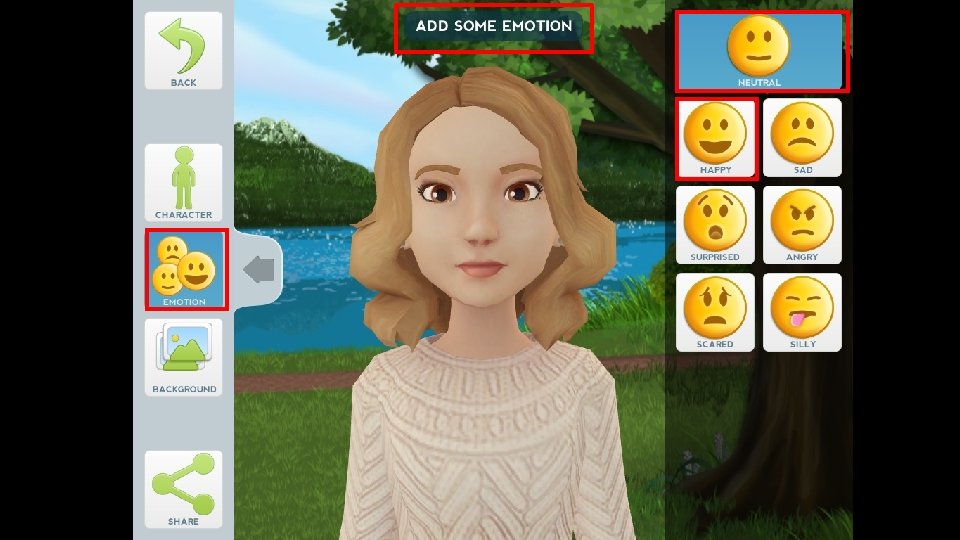The image size is (960, 540).
Task: Select the Scared emotion face
Action: tap(715, 312)
